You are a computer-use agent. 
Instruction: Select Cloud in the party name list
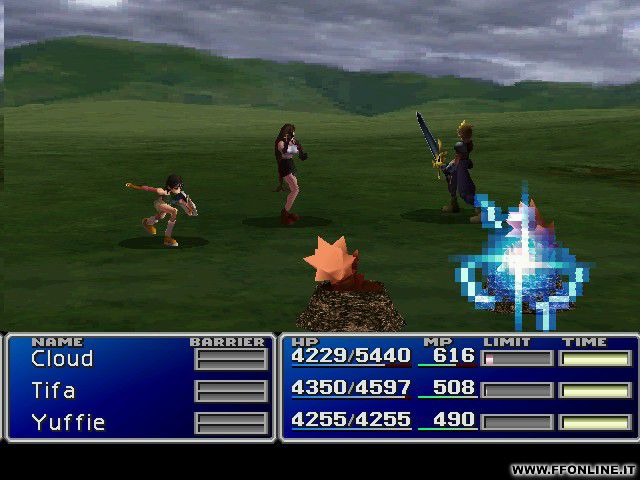[x=62, y=359]
